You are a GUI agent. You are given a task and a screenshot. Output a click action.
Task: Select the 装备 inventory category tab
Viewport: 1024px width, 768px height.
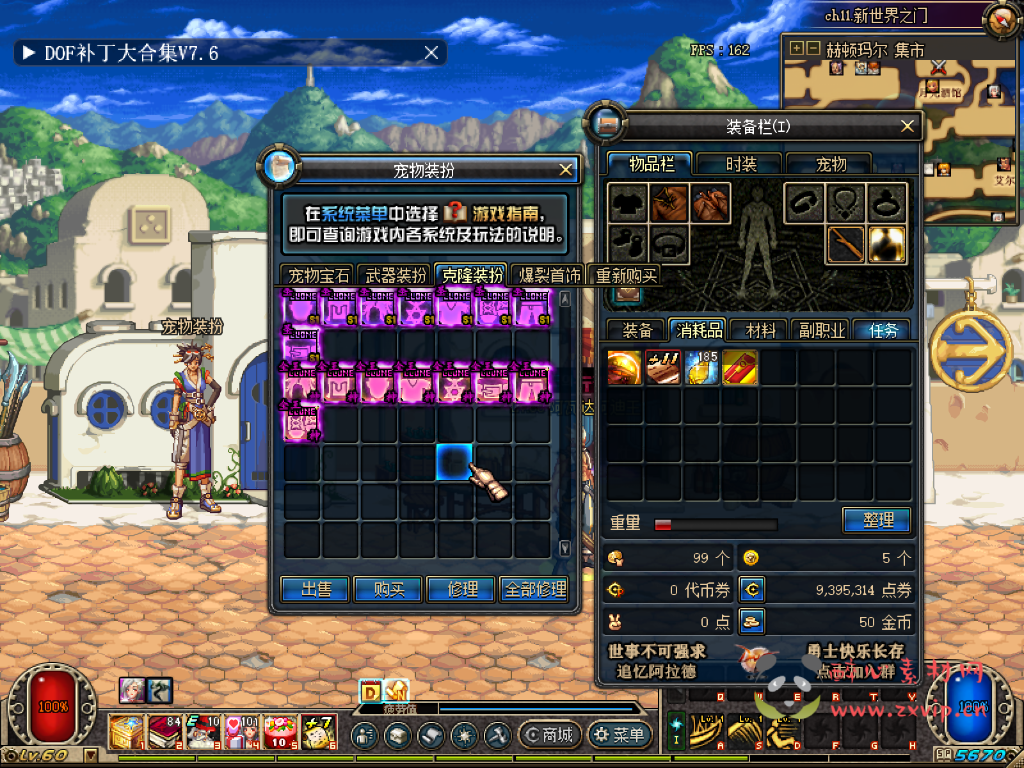pyautogui.click(x=637, y=330)
